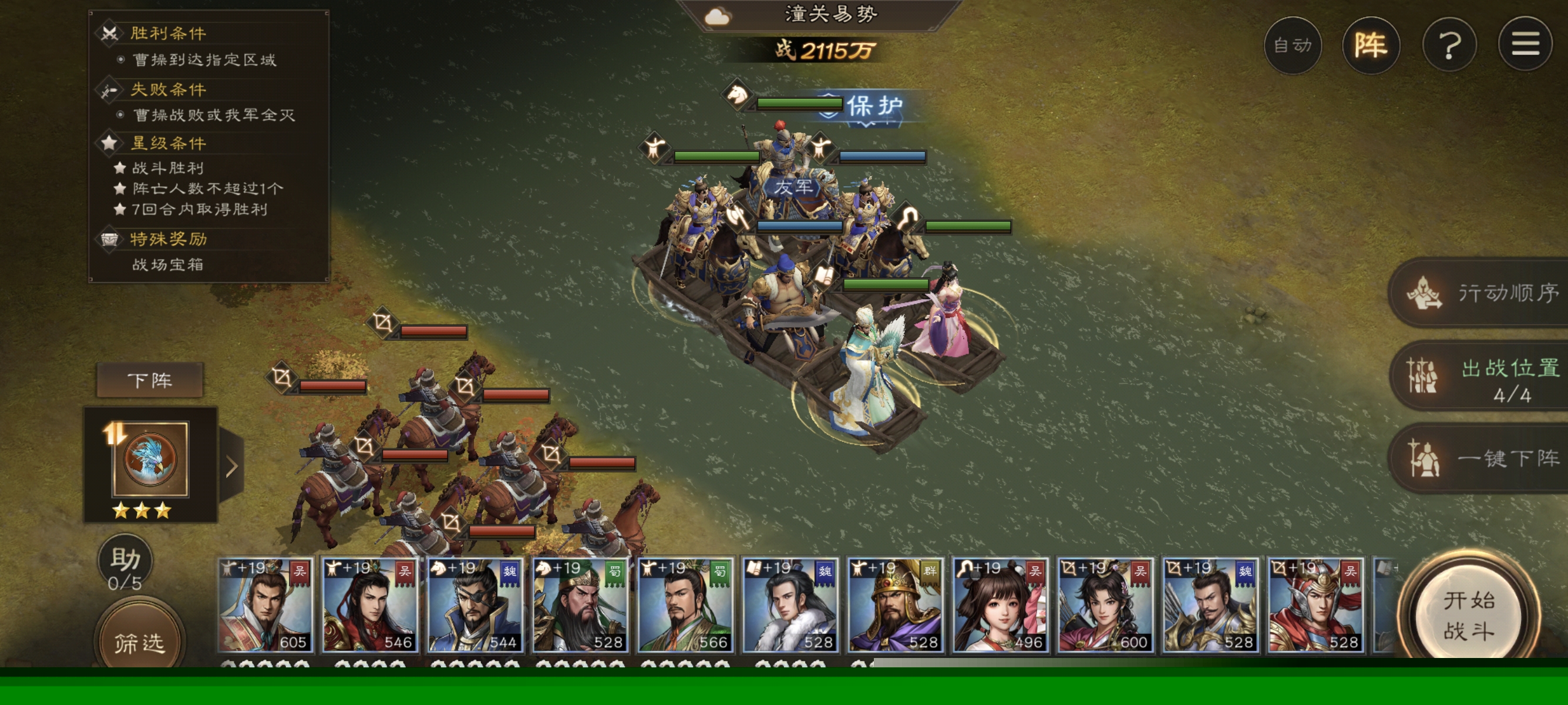
Task: Choose the golden-helmet 群 faction hero card
Action: (x=895, y=605)
